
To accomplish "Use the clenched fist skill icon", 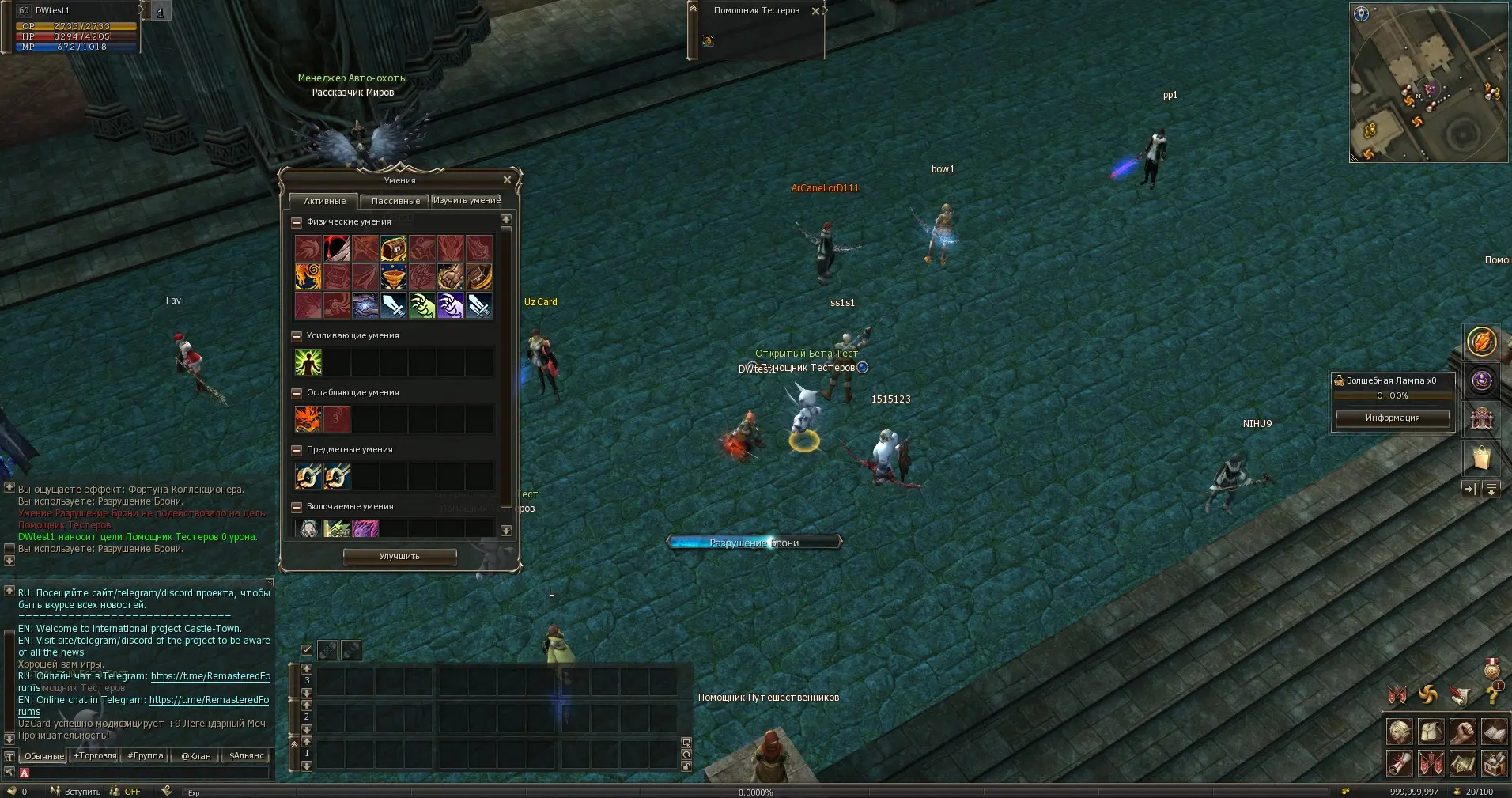I will click(450, 277).
